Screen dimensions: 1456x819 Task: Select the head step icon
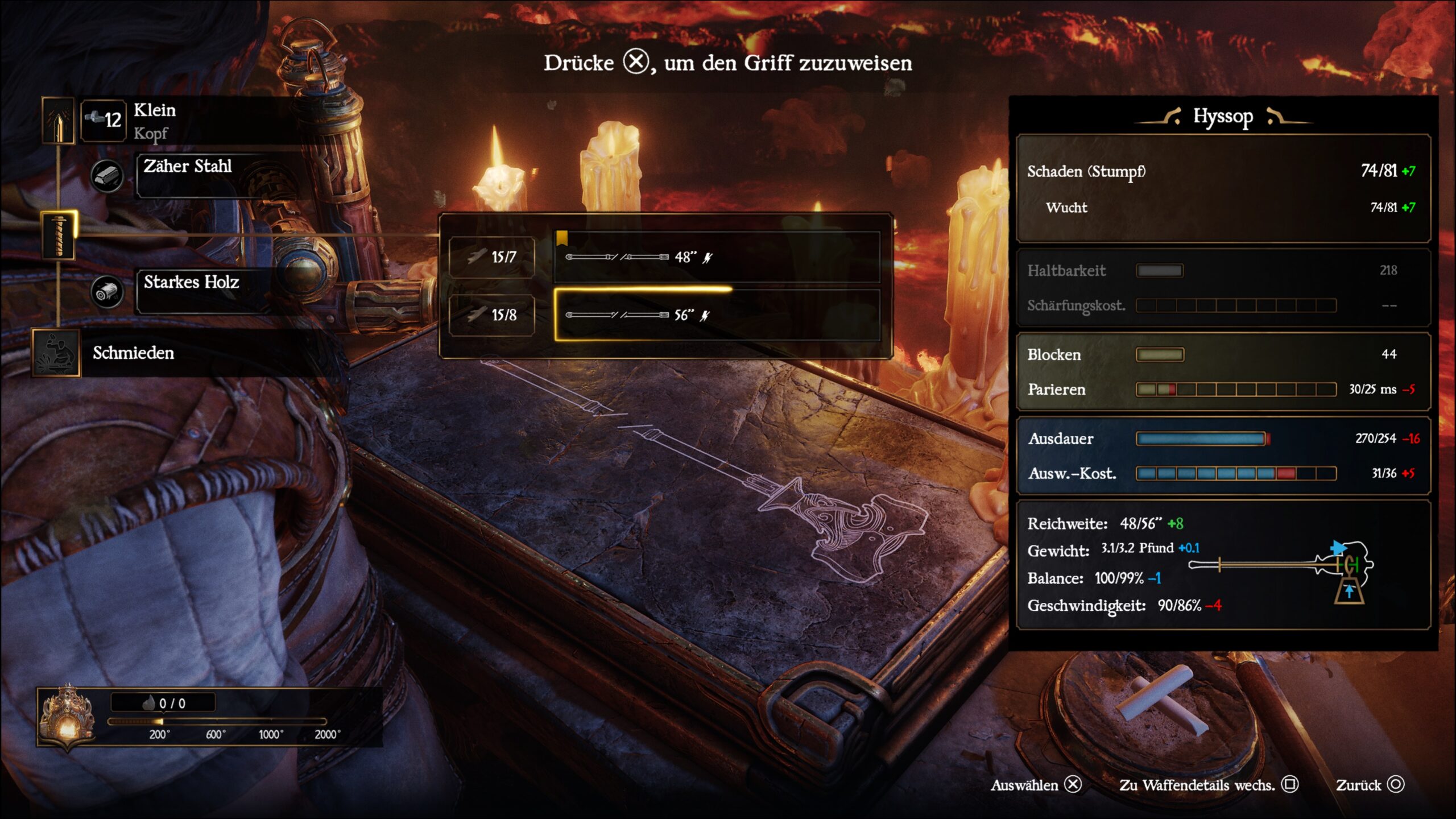[58, 120]
